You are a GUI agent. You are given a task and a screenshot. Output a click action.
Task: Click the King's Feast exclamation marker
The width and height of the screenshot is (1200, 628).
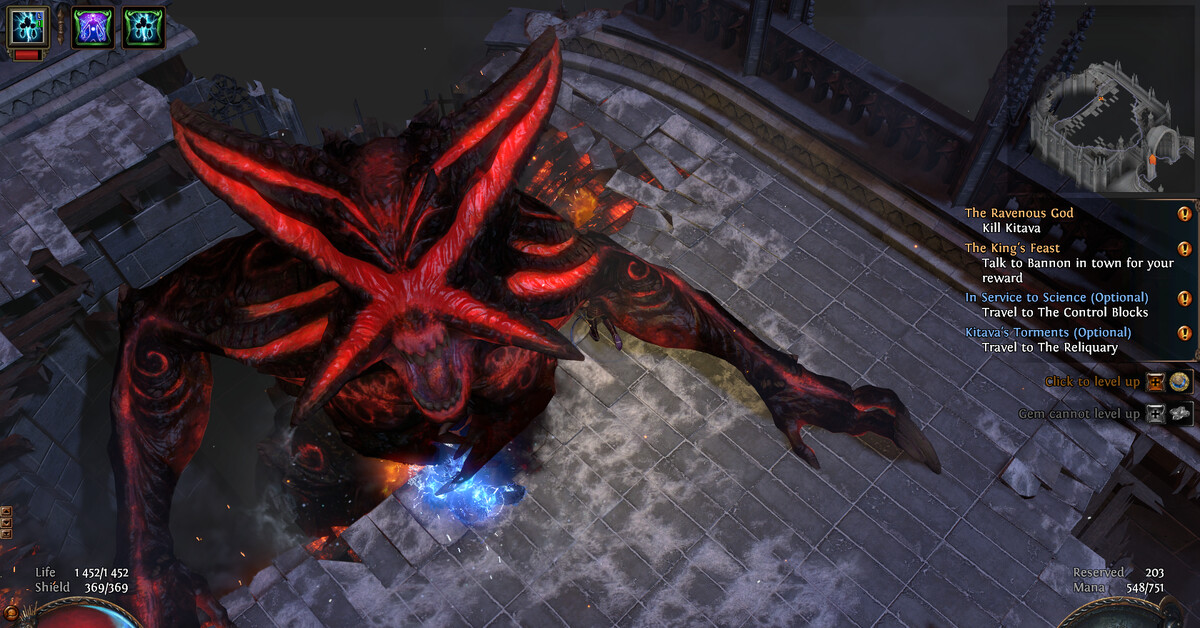pyautogui.click(x=1184, y=248)
